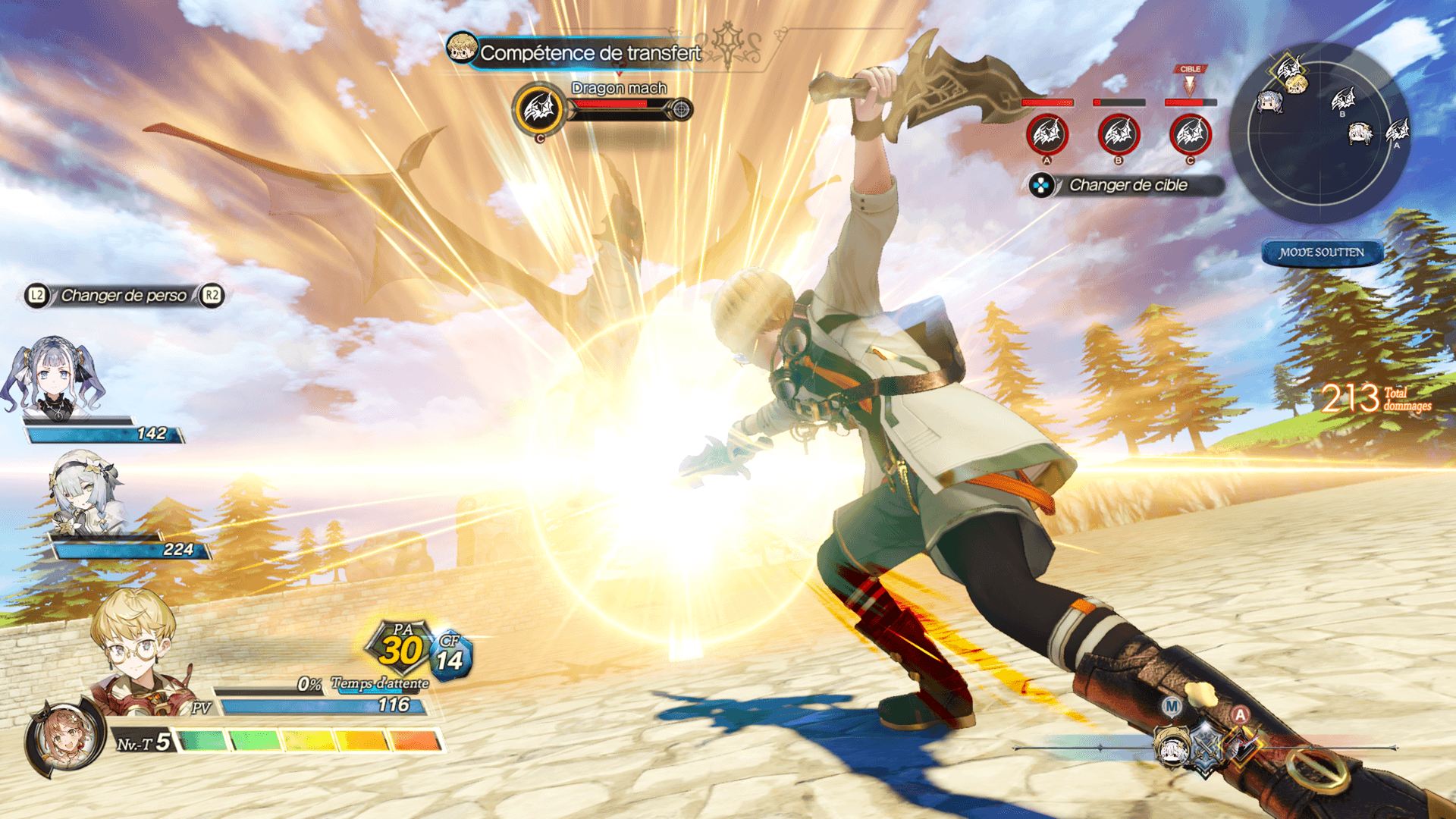1456x819 pixels.
Task: Click the Dragon mach enemy icon
Action: [539, 109]
